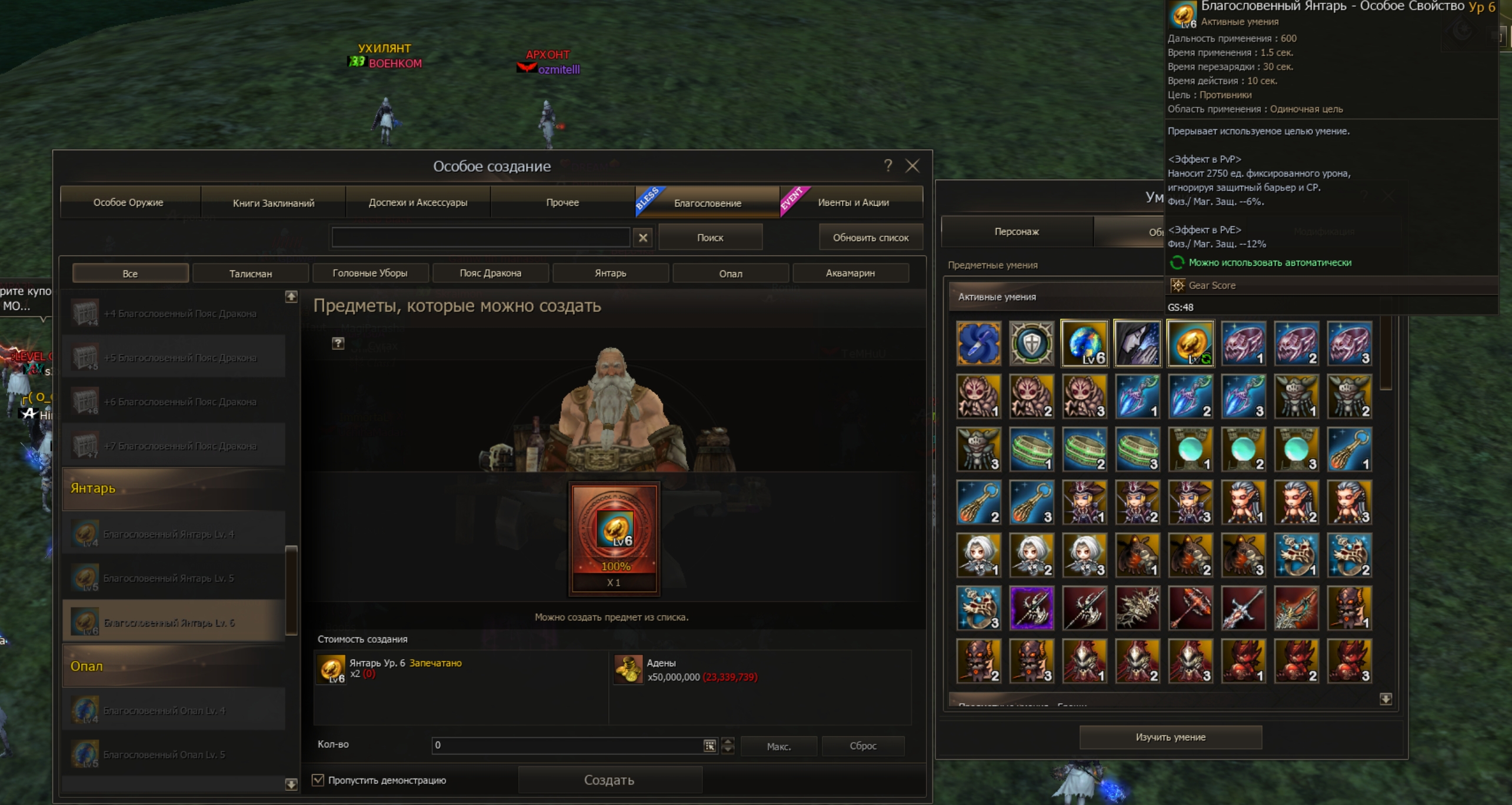Choose the Опал filter button
The height and width of the screenshot is (805, 1512).
730,273
